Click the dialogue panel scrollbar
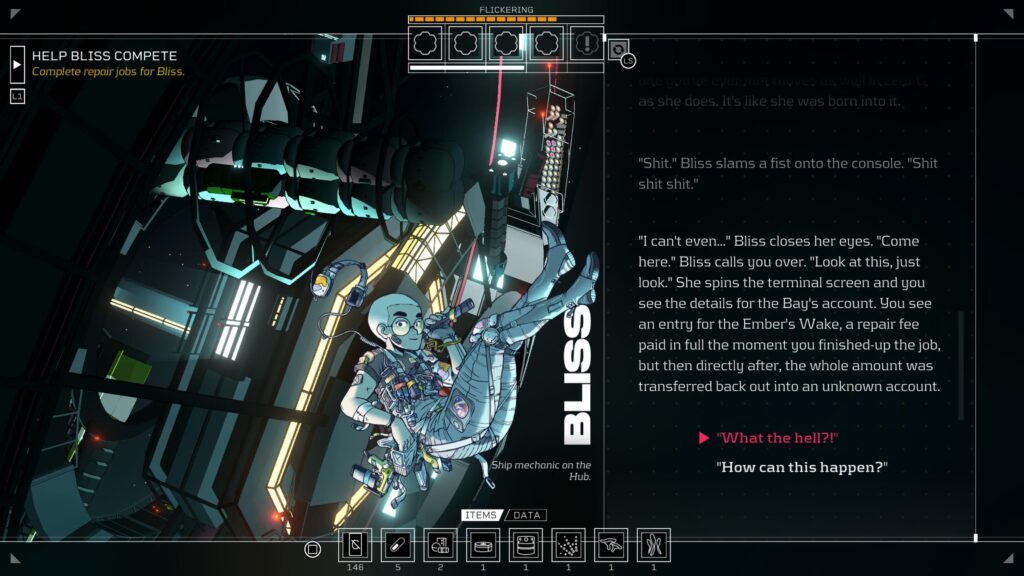 [x=962, y=365]
